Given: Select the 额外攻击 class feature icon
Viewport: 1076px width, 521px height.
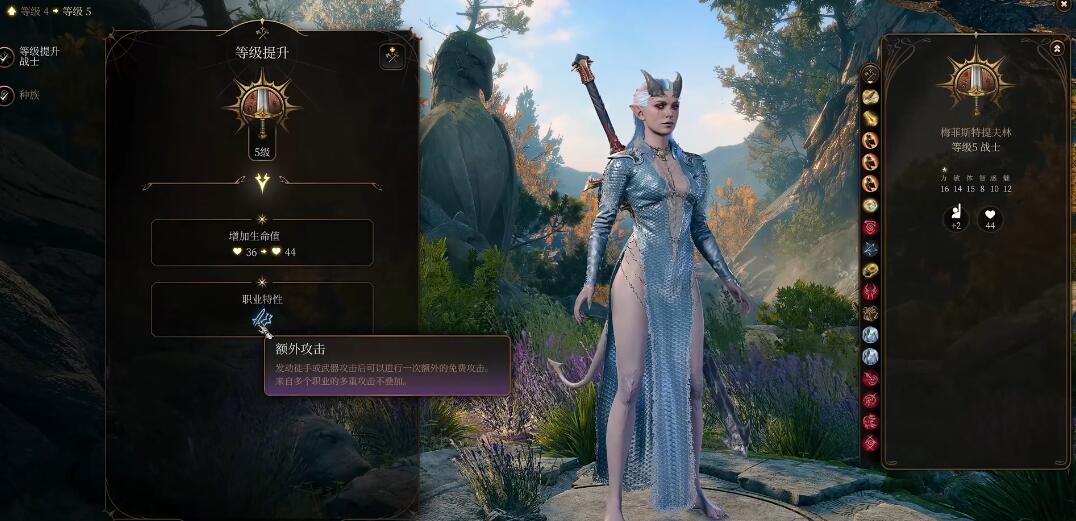Looking at the screenshot, I should [262, 318].
